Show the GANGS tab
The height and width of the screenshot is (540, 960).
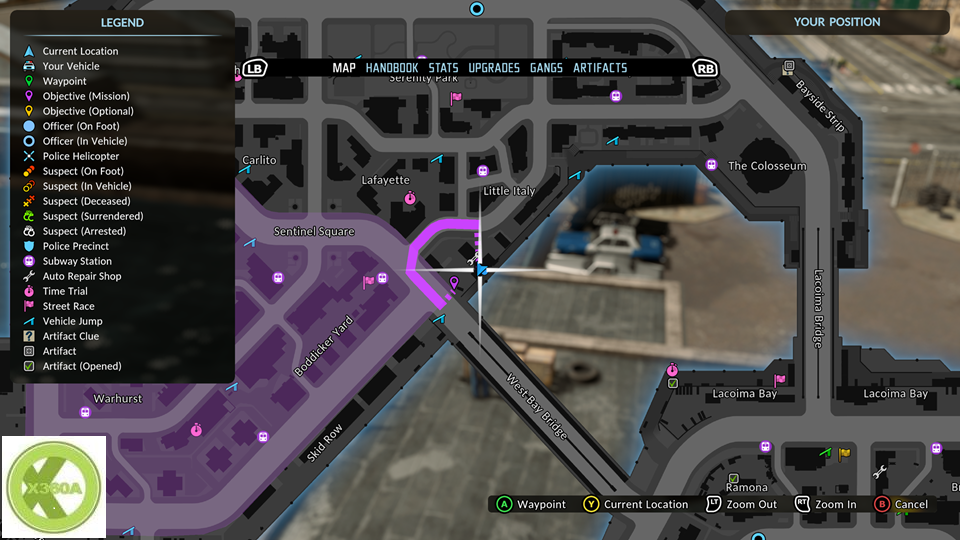click(546, 68)
